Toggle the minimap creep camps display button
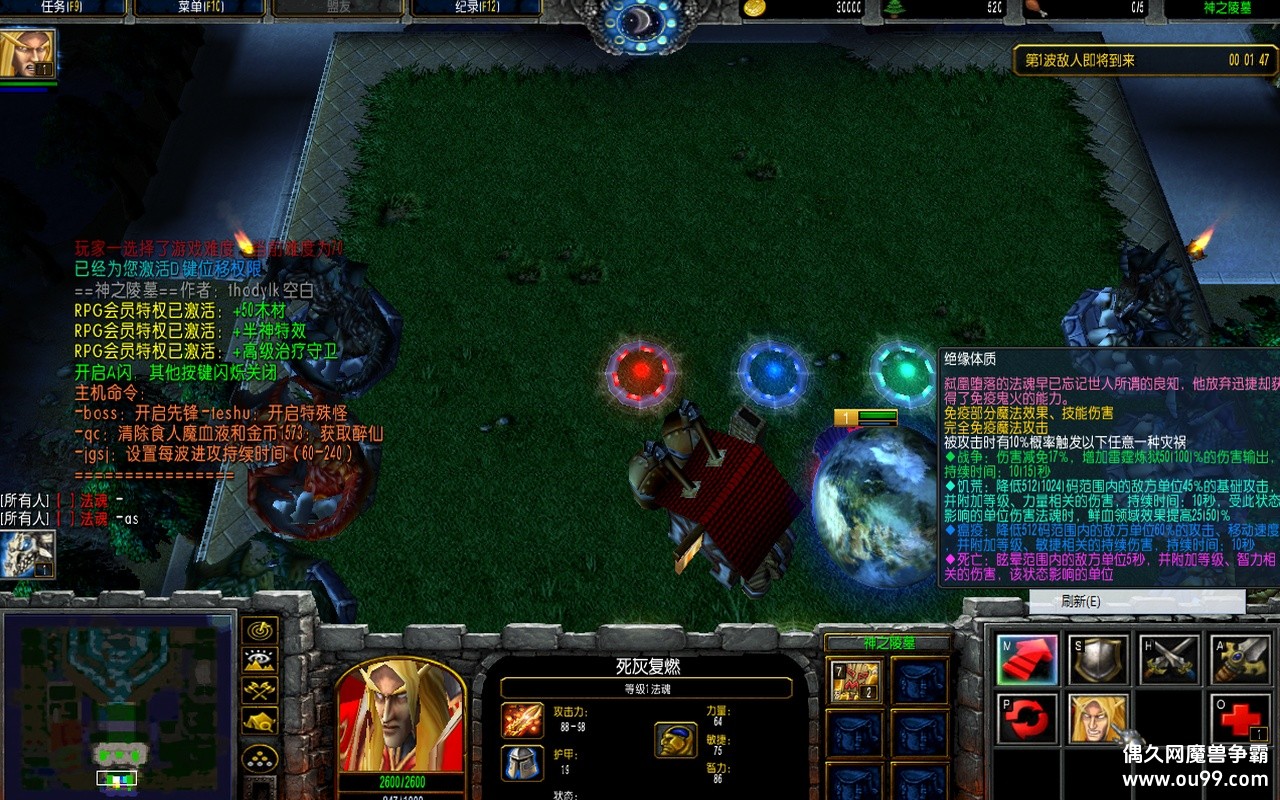This screenshot has width=1280, height=800. (260, 720)
